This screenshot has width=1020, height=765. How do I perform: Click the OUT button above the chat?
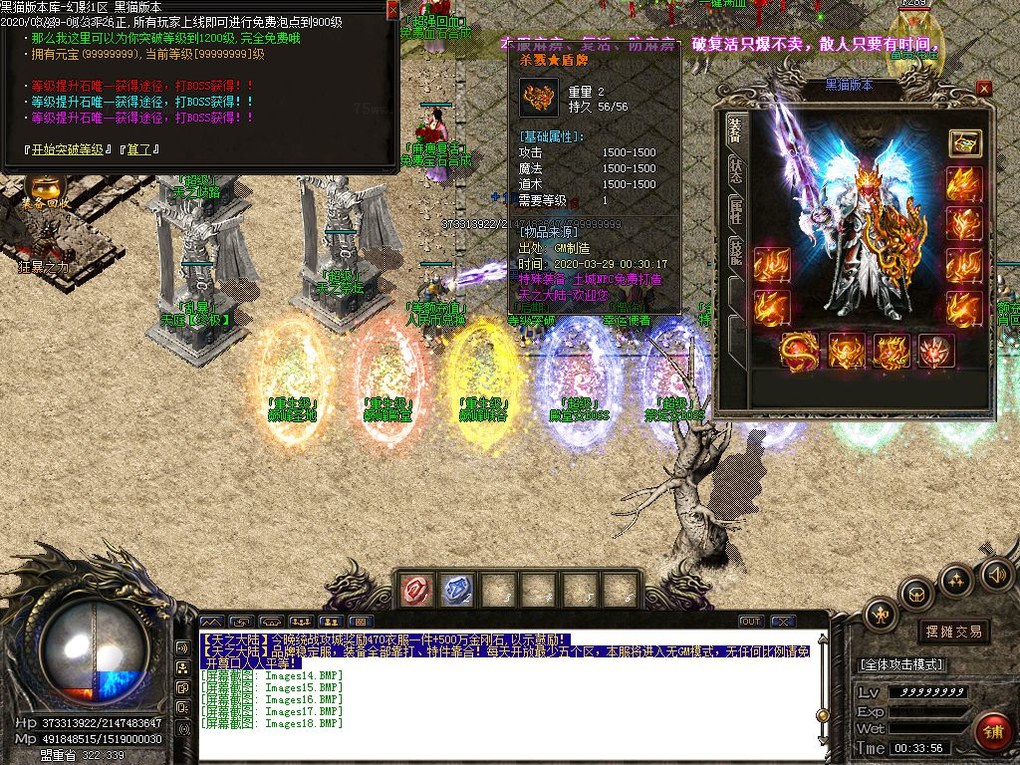click(x=750, y=621)
